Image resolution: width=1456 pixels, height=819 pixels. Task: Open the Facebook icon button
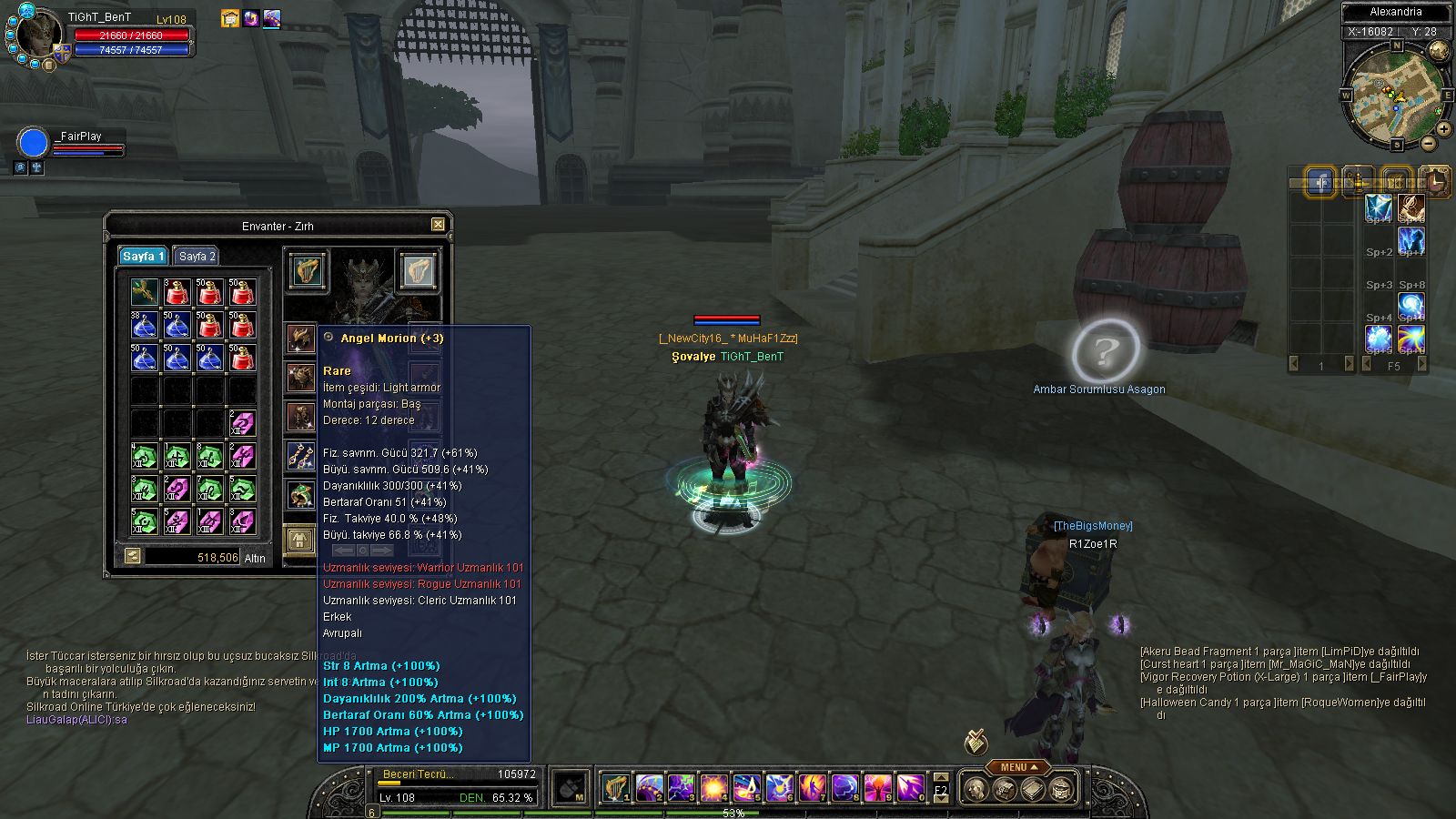pos(1320,182)
